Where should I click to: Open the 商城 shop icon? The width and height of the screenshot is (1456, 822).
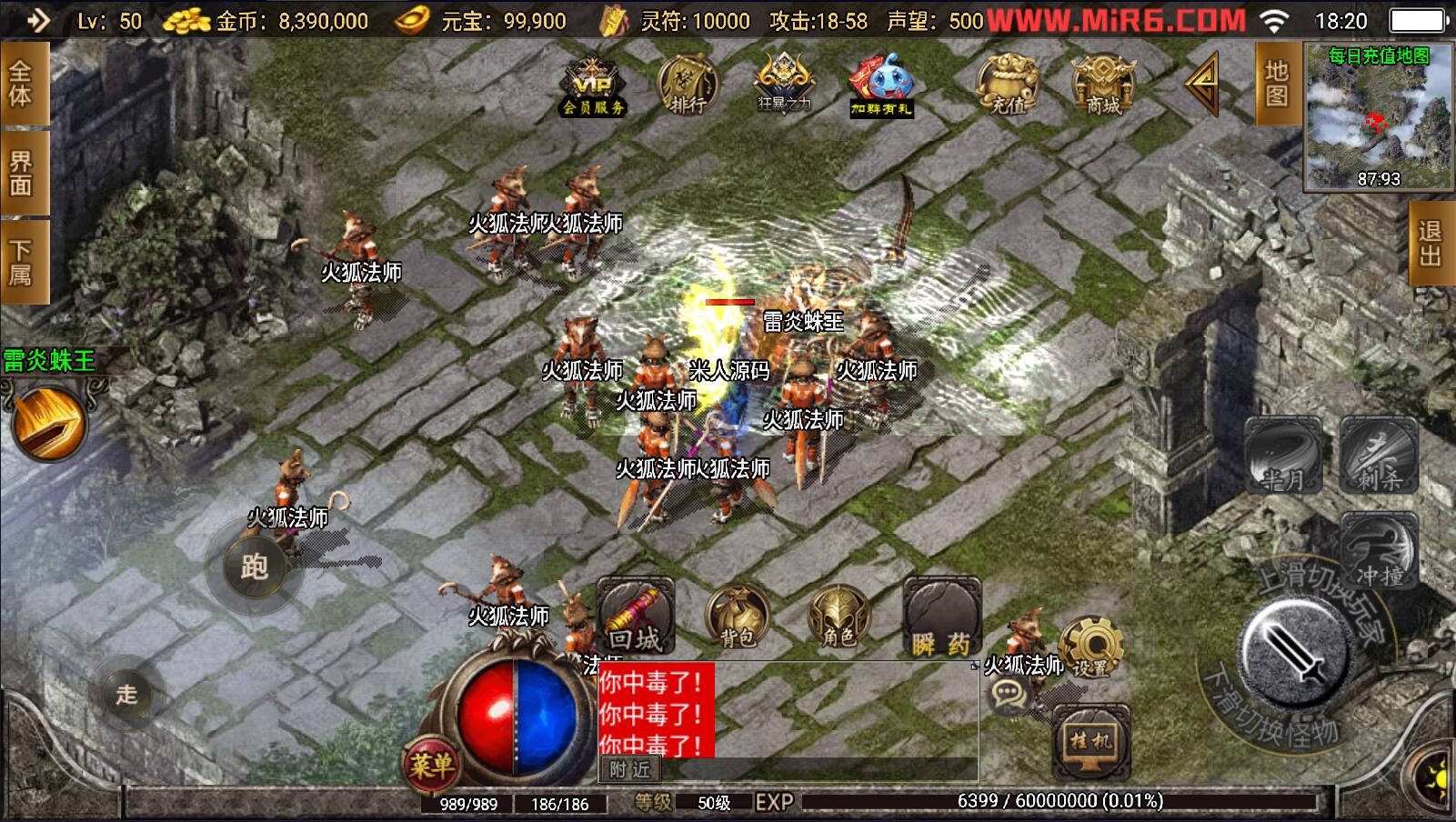(x=1103, y=85)
